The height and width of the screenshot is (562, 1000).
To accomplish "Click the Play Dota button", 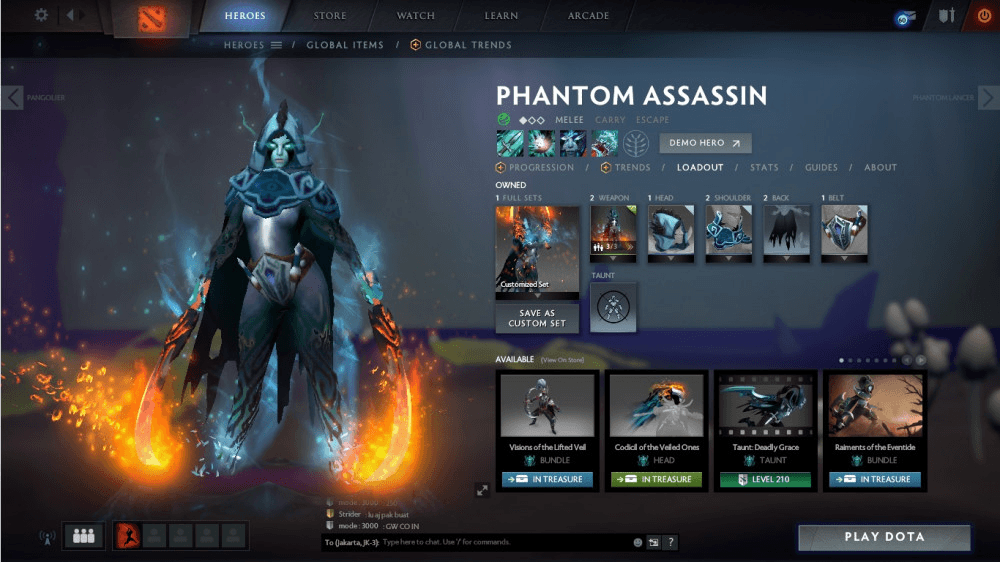I will [x=884, y=537].
